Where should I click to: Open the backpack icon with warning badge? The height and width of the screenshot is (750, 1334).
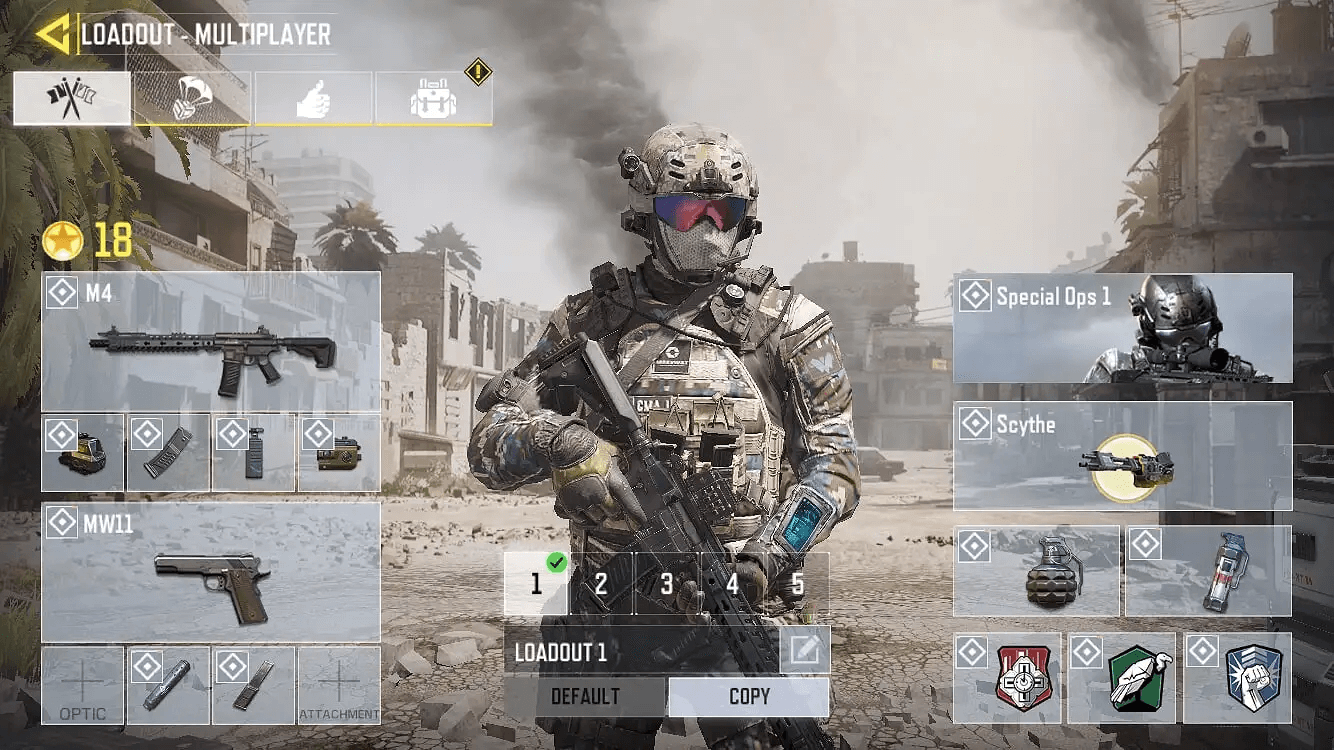tap(432, 98)
